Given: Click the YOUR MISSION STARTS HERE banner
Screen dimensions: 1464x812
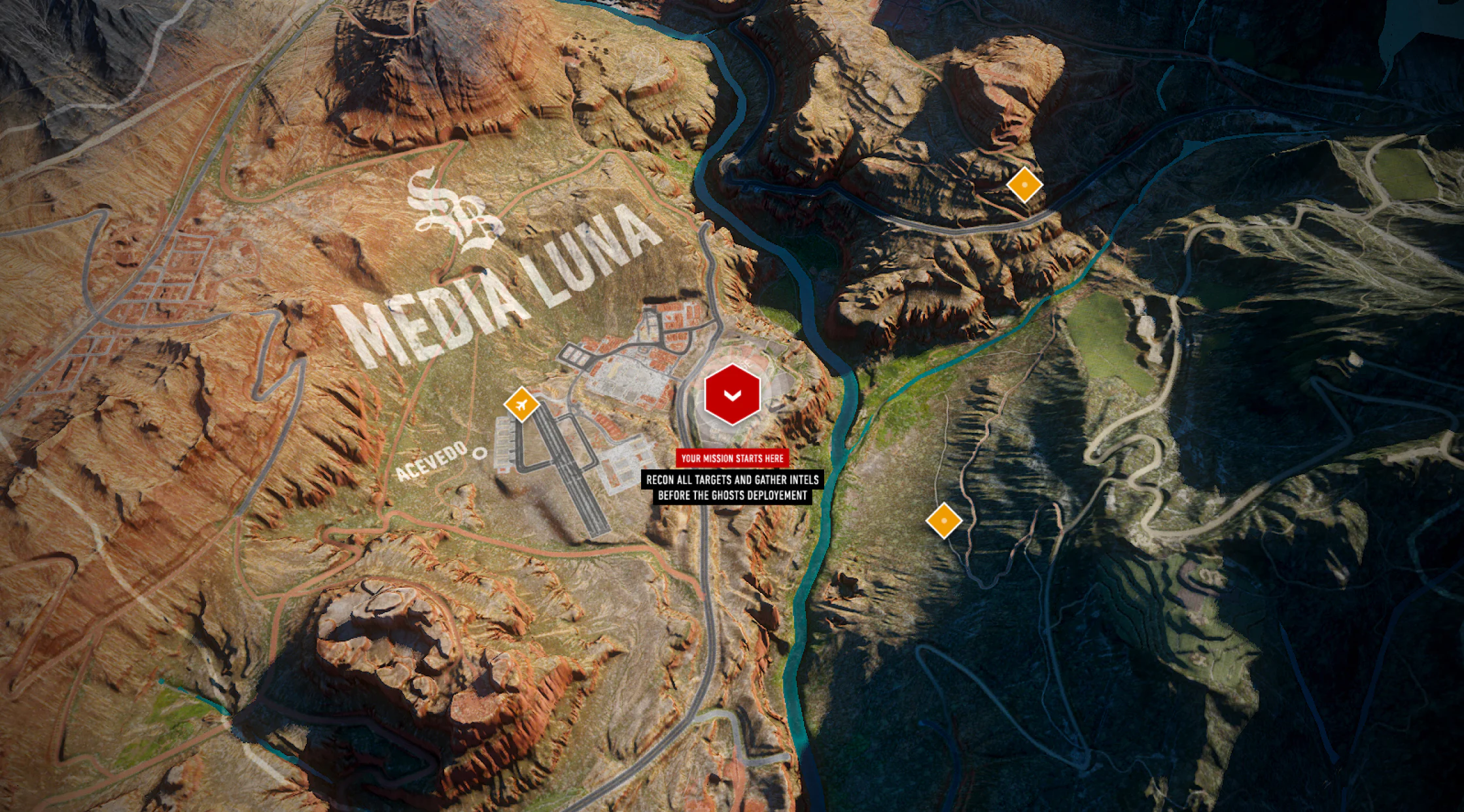Looking at the screenshot, I should (x=733, y=458).
